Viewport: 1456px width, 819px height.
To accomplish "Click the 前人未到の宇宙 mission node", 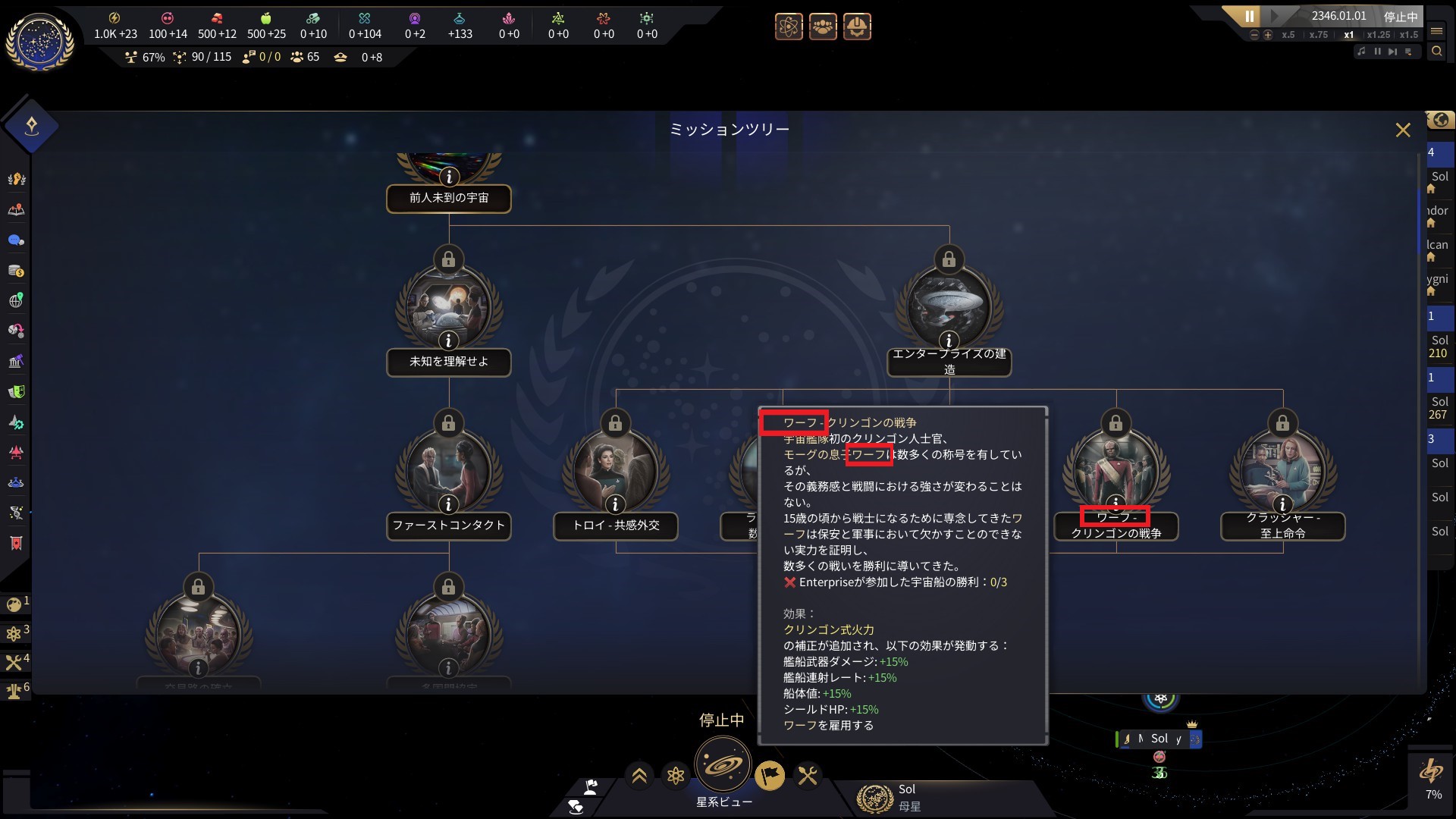I will coord(449,199).
